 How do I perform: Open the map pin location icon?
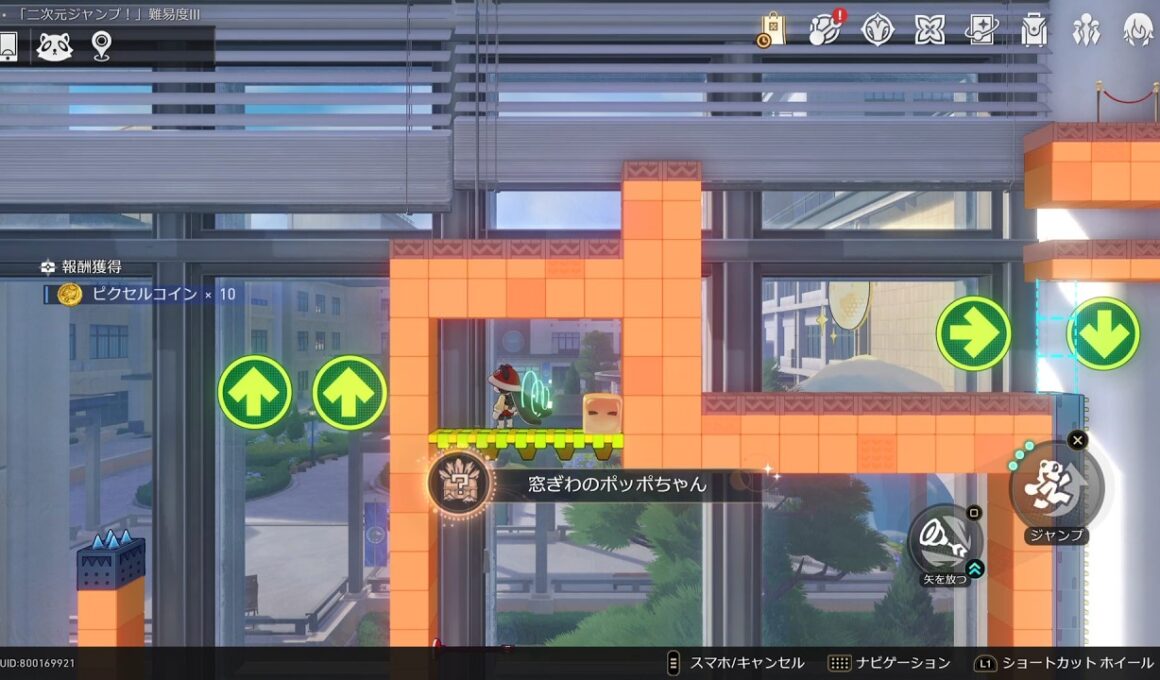point(101,46)
